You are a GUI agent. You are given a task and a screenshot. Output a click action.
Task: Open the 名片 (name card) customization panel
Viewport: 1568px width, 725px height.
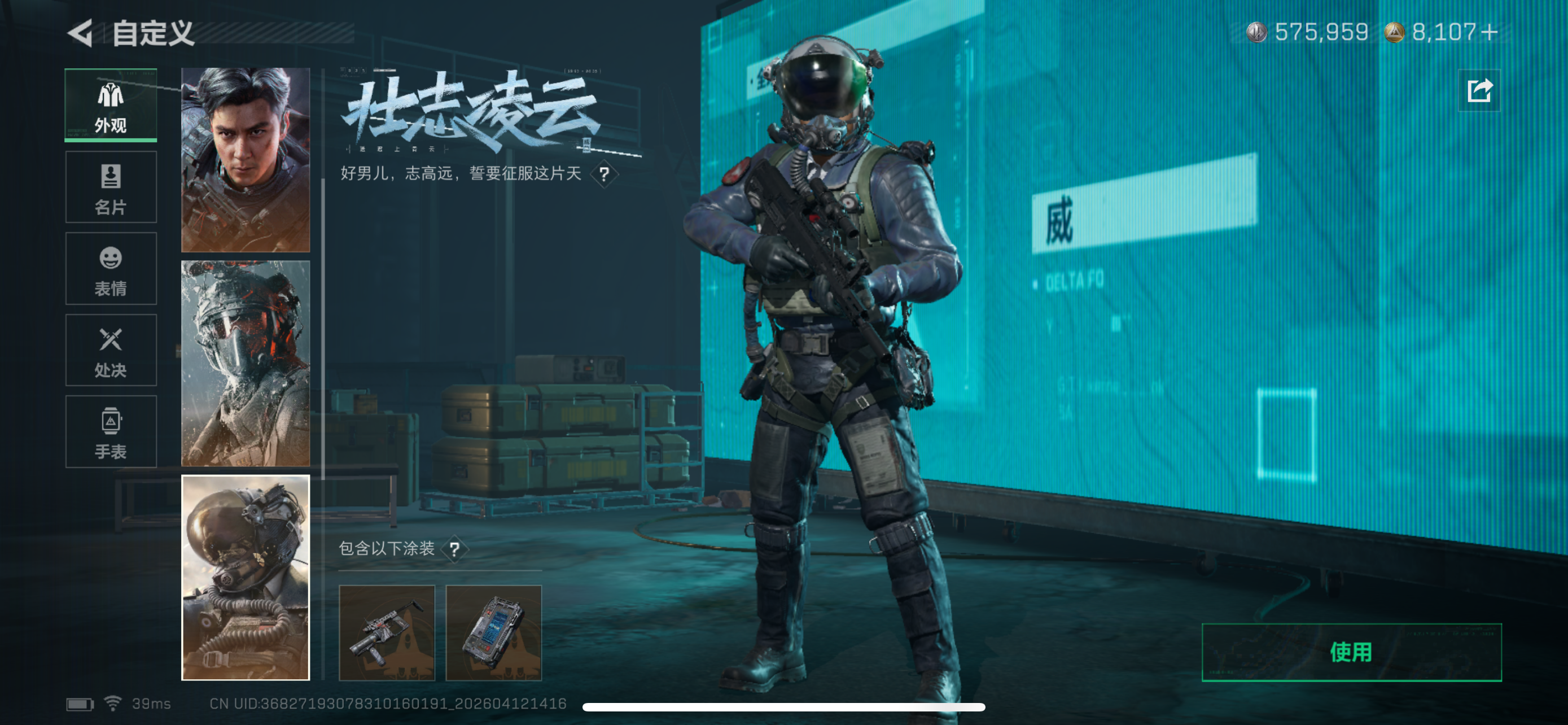coord(110,187)
